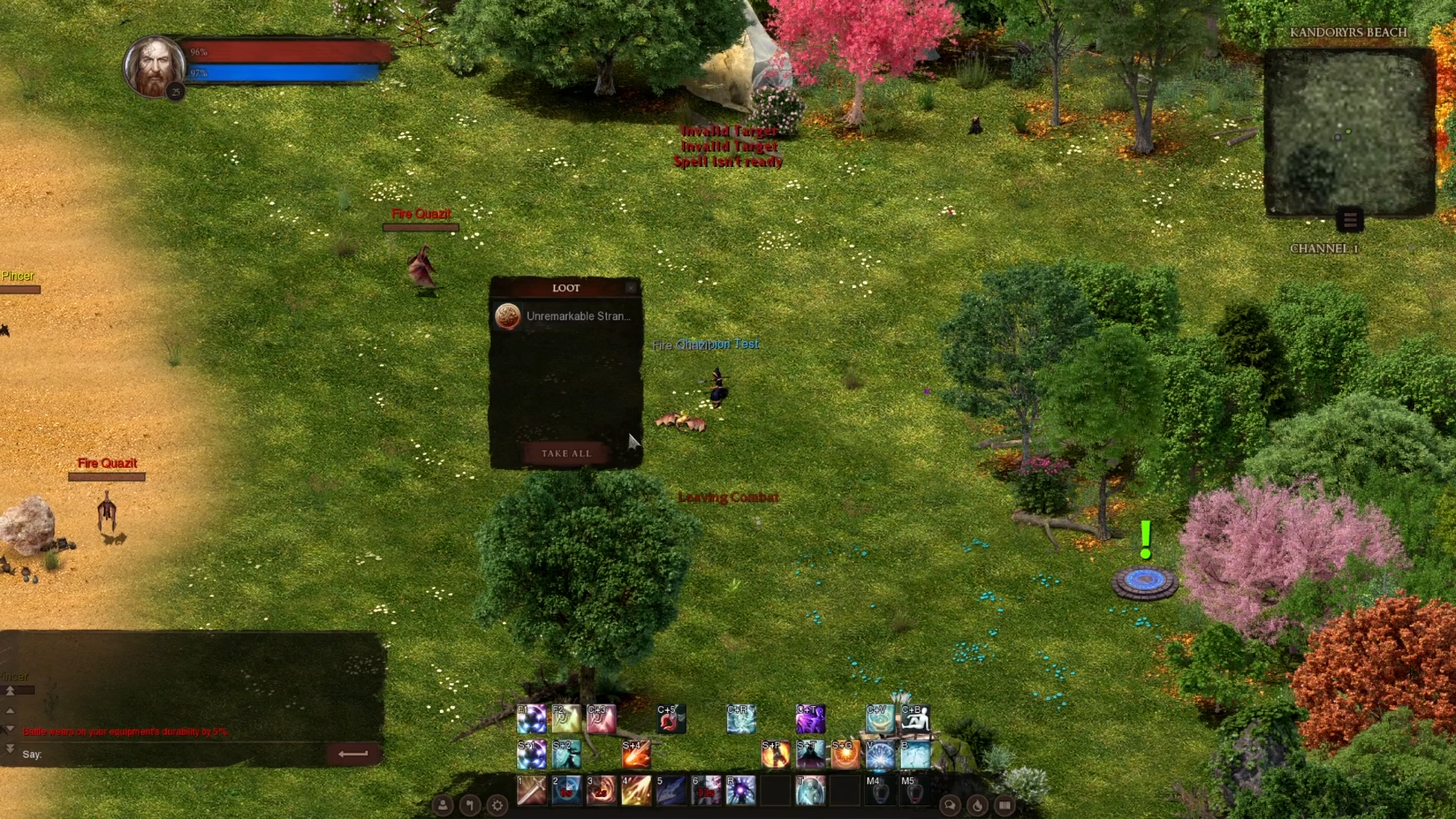The height and width of the screenshot is (819, 1456).
Task: Use the sword attack in hotbar slot 1
Action: (532, 790)
